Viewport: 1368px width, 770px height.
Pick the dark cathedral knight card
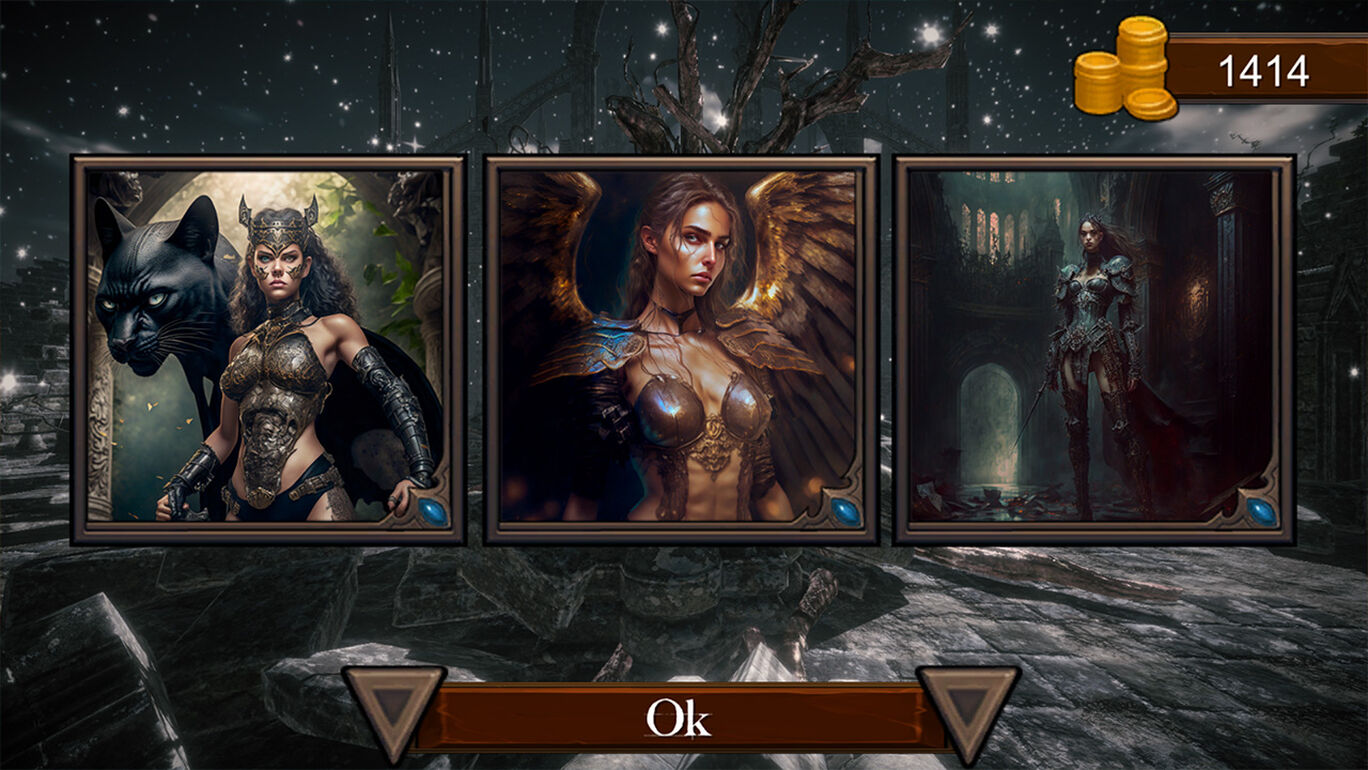point(1094,349)
